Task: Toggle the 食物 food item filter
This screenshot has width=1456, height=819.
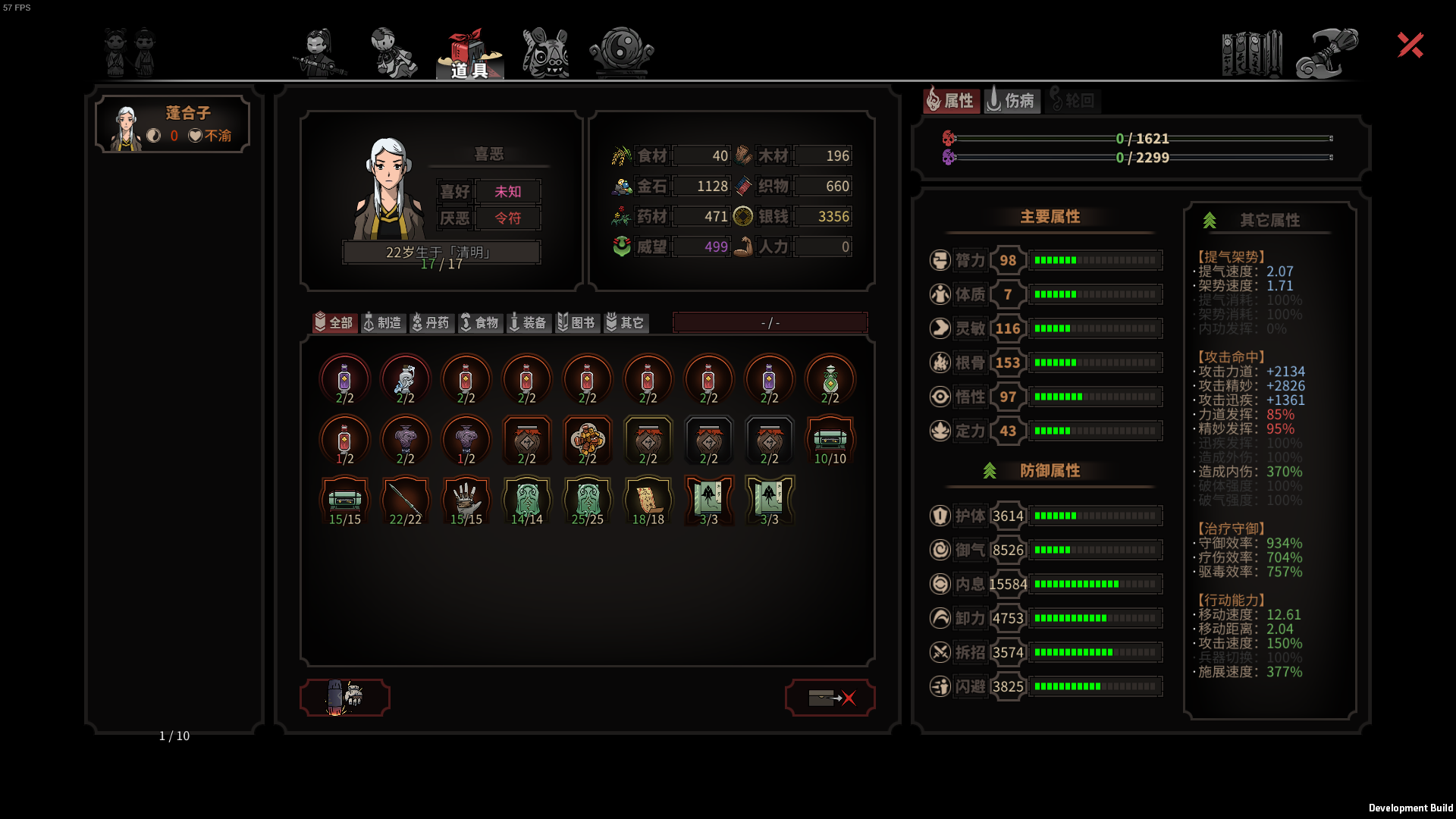Action: point(481,322)
